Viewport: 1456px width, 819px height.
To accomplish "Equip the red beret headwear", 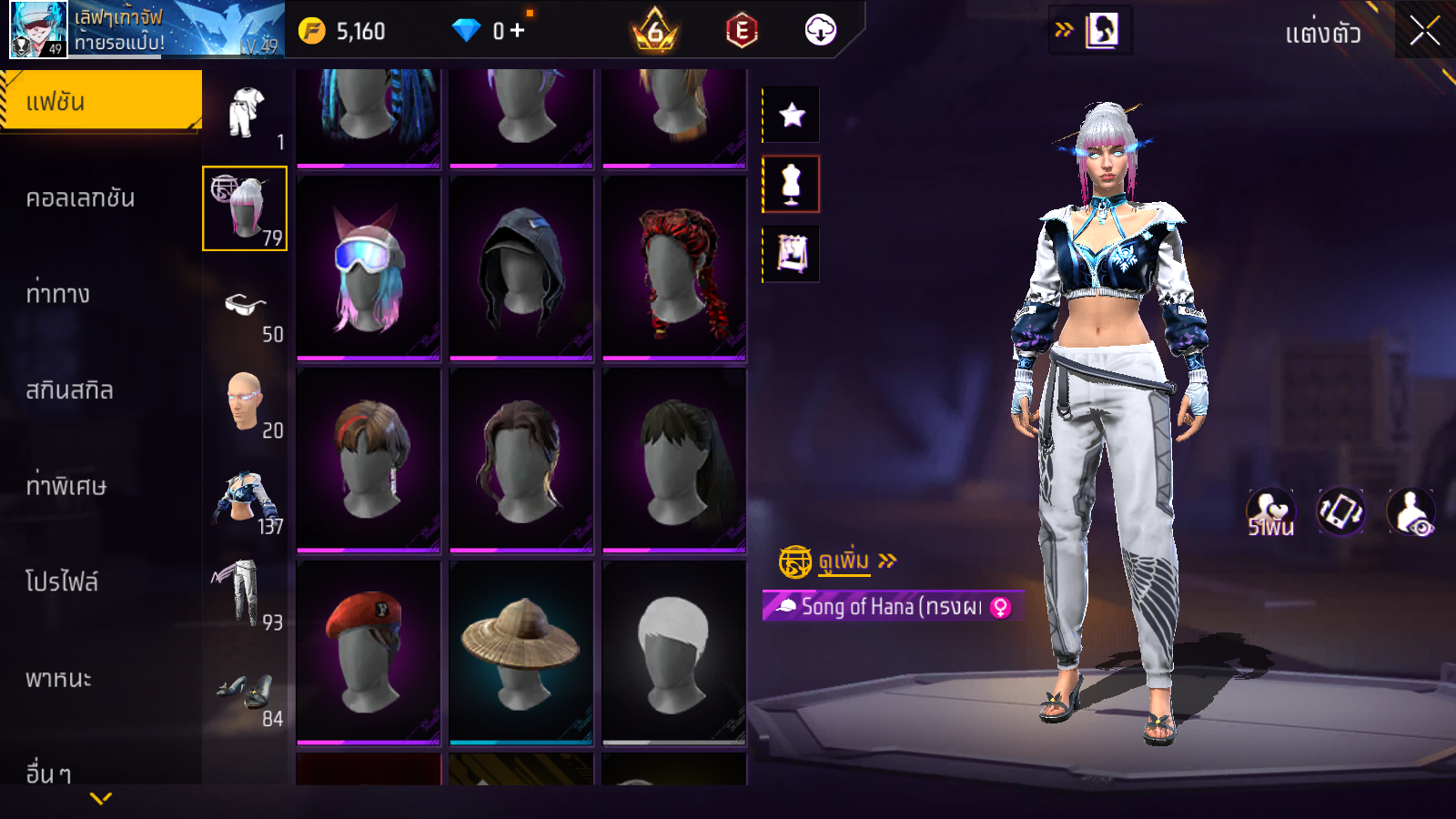I will point(369,652).
